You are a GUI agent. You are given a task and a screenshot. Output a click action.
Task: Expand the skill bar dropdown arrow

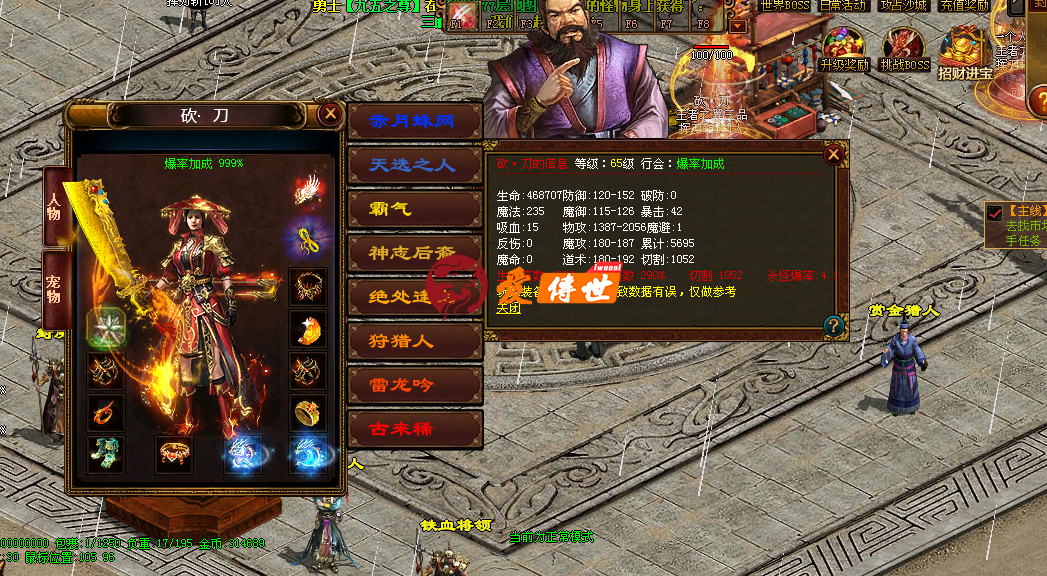tap(738, 26)
